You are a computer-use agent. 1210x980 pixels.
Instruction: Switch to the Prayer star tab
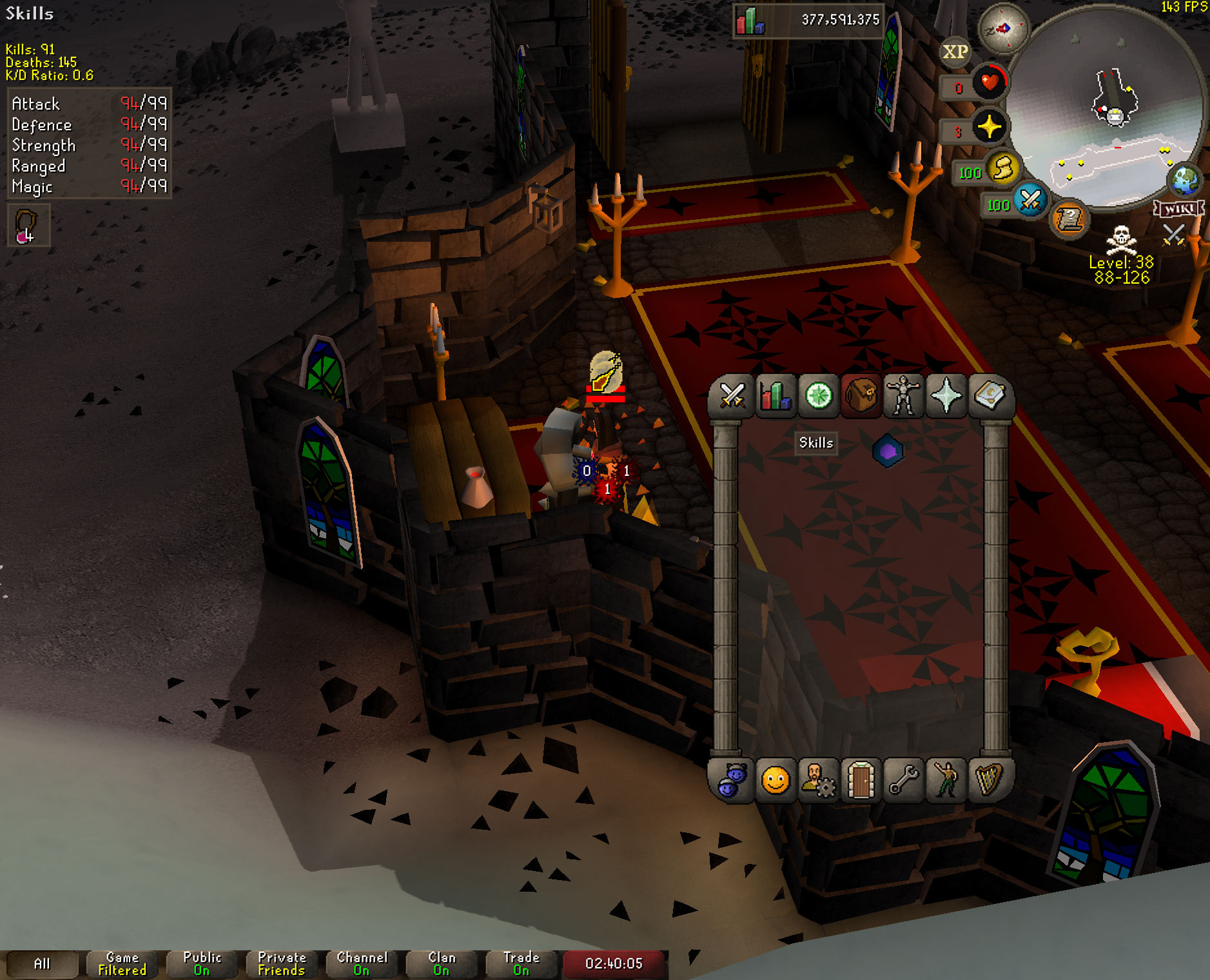[x=946, y=396]
